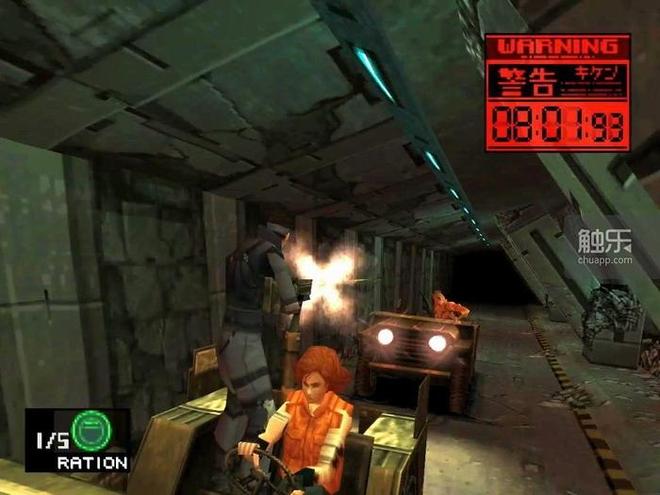Viewport: 660px width, 495px height.
Task: Select the Ration item slot
Action: (78, 440)
